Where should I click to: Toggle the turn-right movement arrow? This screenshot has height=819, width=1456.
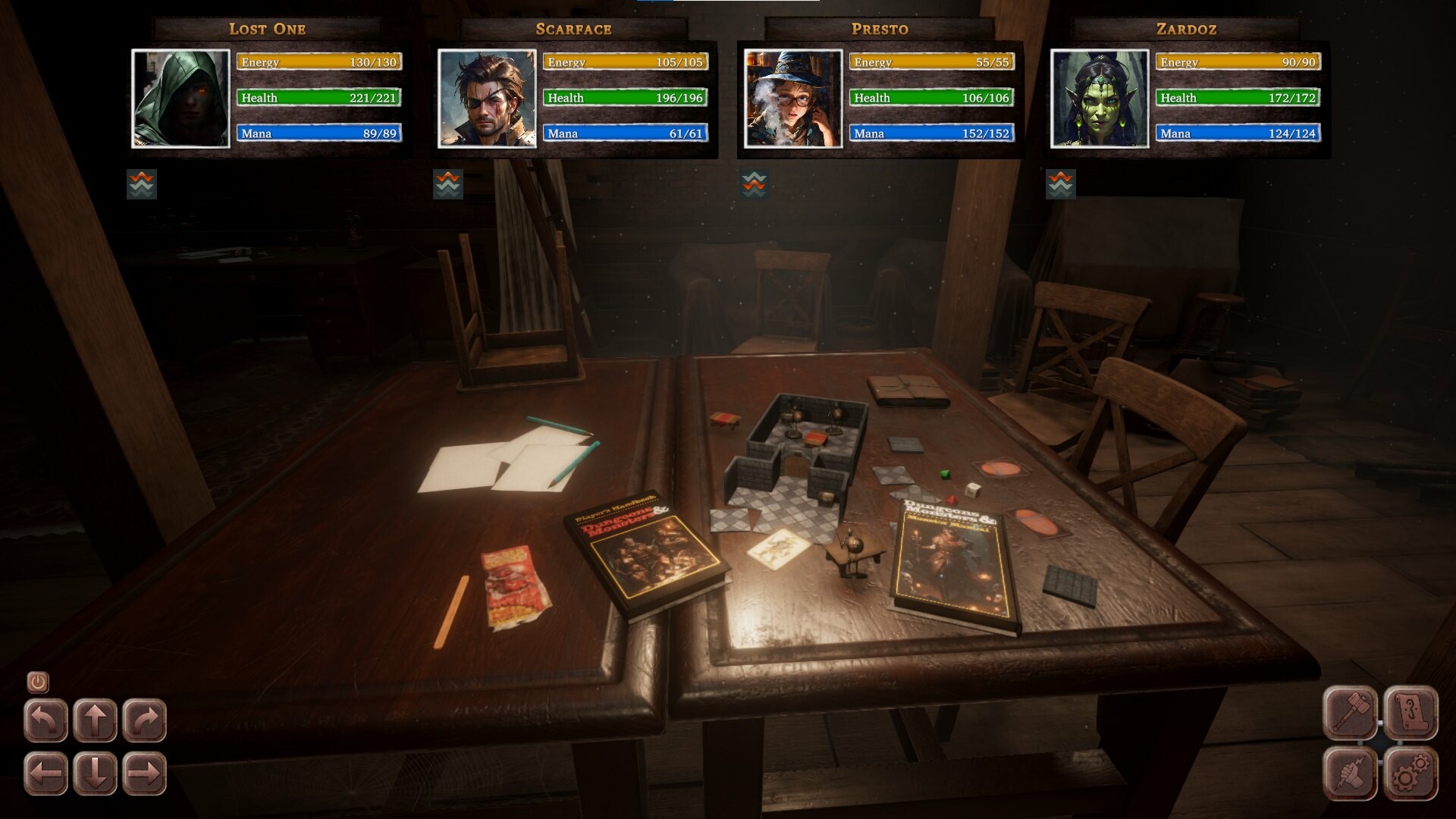click(x=145, y=717)
